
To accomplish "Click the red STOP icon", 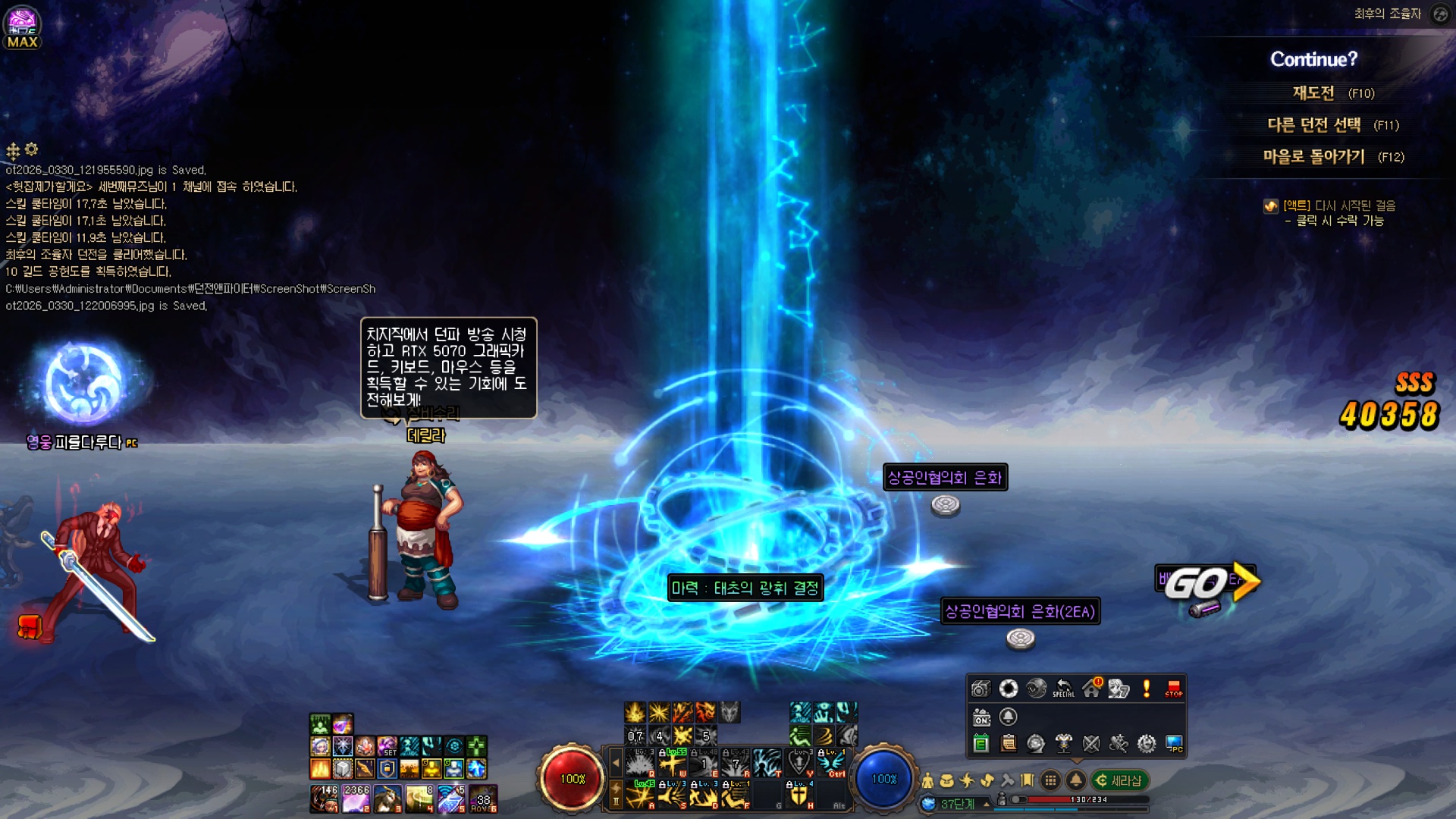I will (1174, 689).
